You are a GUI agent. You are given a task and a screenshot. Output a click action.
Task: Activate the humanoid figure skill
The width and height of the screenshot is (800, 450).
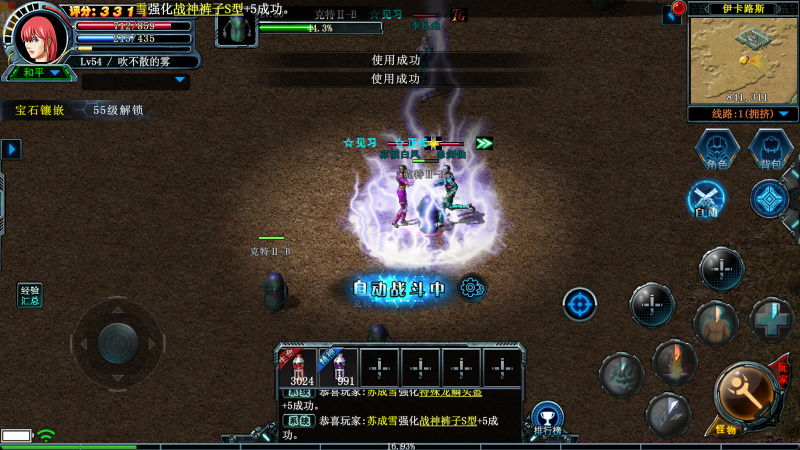click(x=714, y=323)
